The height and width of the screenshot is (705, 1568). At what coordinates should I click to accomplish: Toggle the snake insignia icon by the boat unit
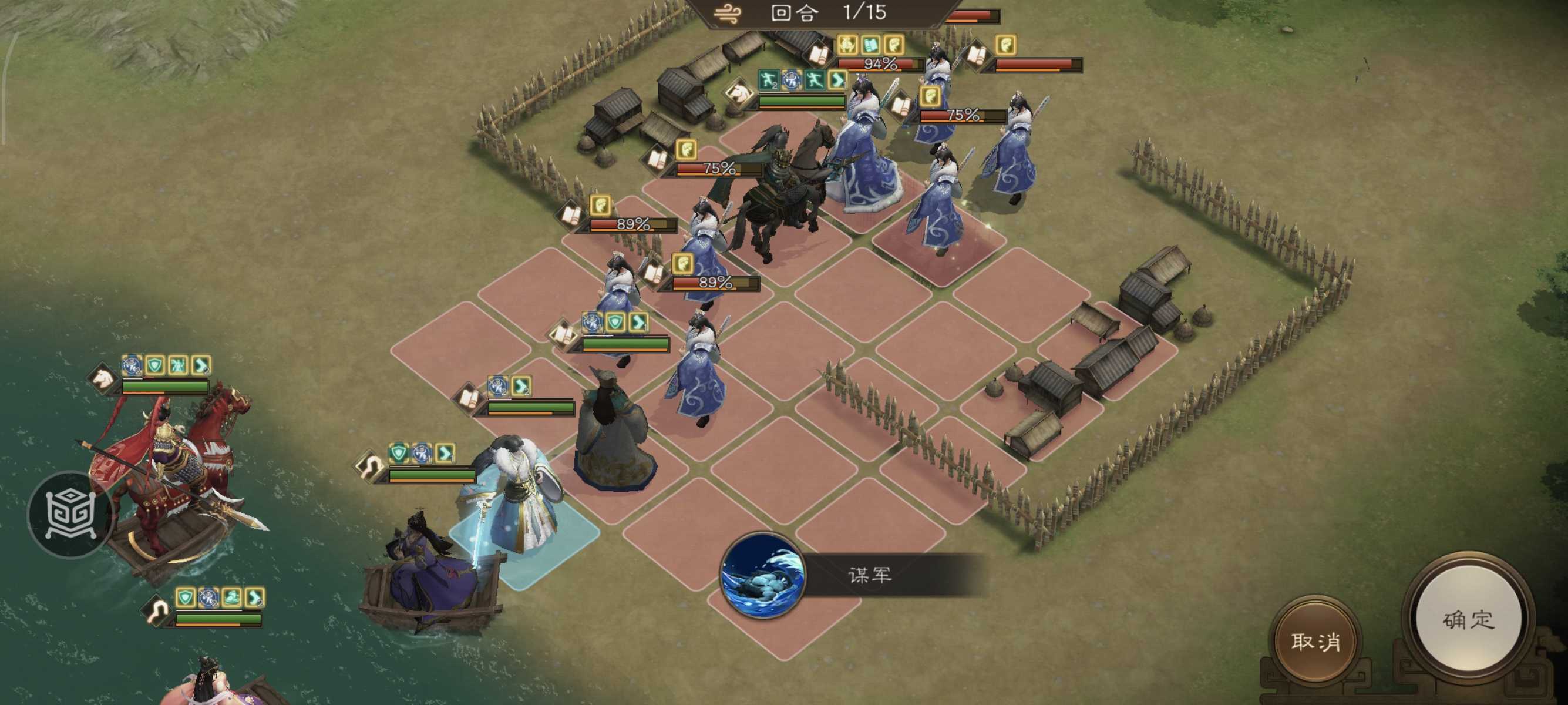point(157,610)
